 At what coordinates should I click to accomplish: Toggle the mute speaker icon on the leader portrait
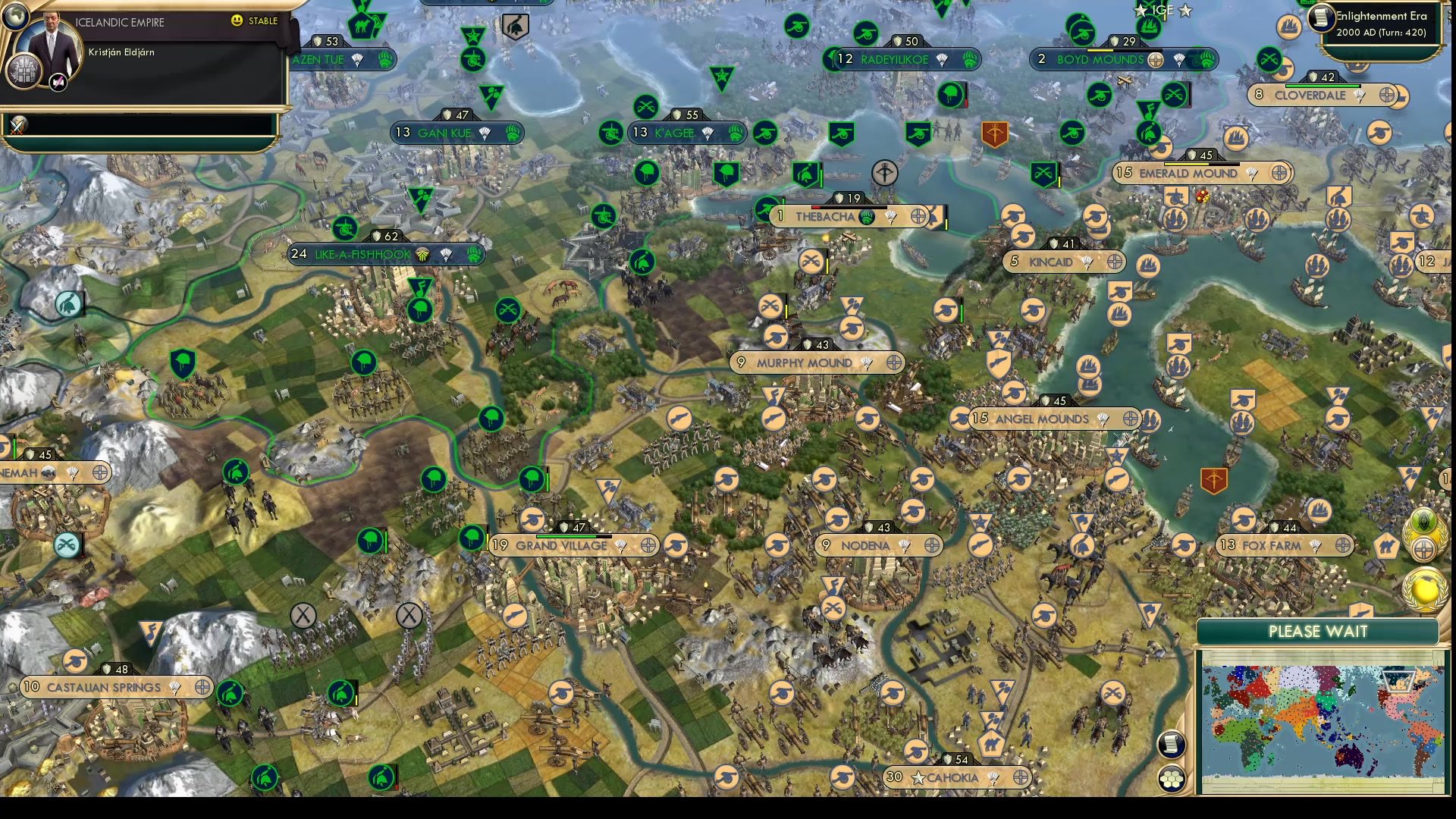coord(57,83)
